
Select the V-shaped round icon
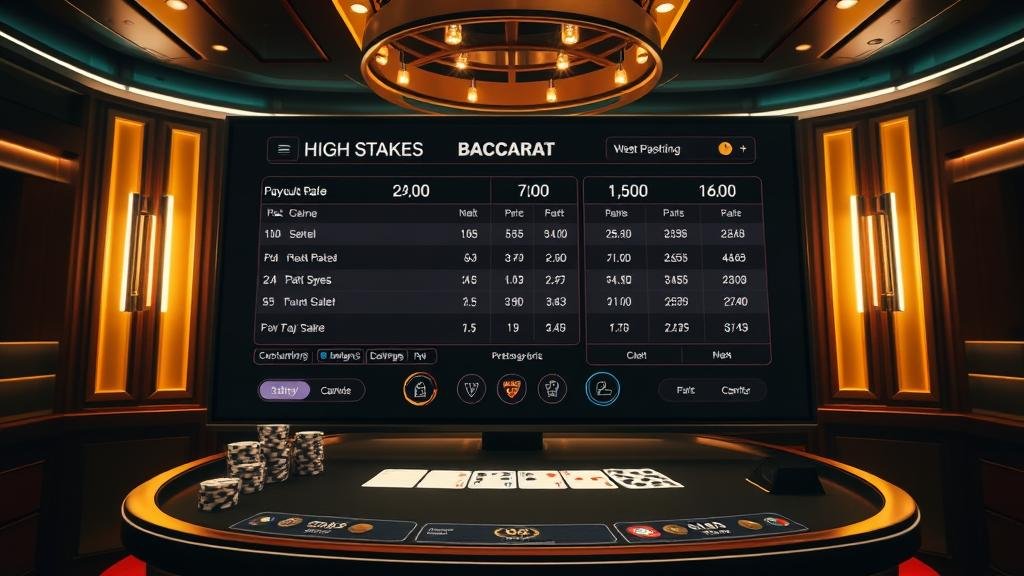coord(471,388)
